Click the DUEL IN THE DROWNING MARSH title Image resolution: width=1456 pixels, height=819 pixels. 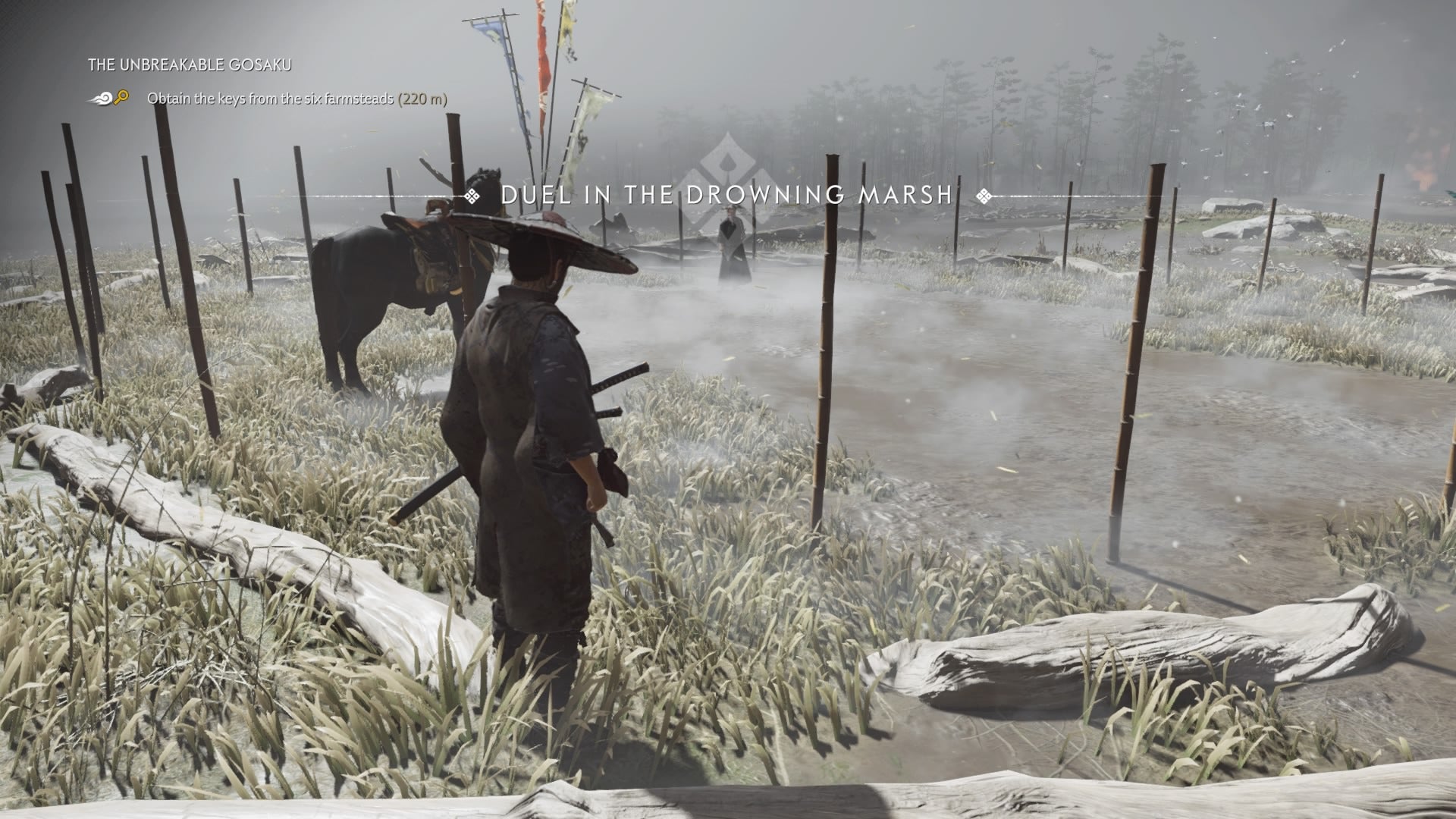pos(726,197)
